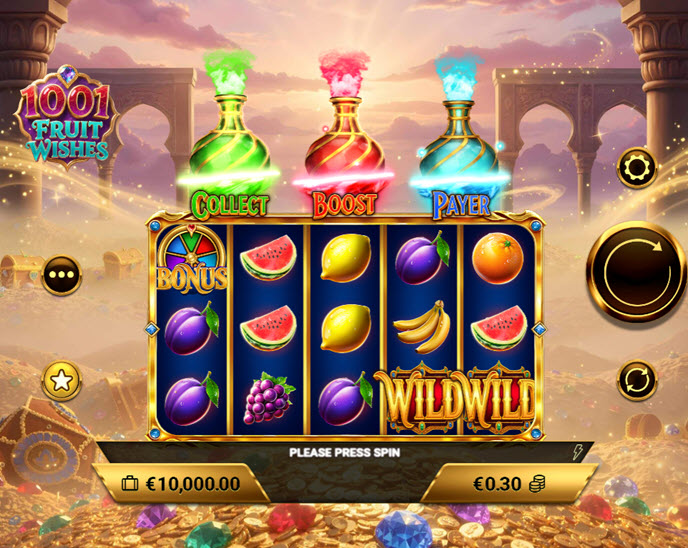Click the gold star button

click(61, 381)
